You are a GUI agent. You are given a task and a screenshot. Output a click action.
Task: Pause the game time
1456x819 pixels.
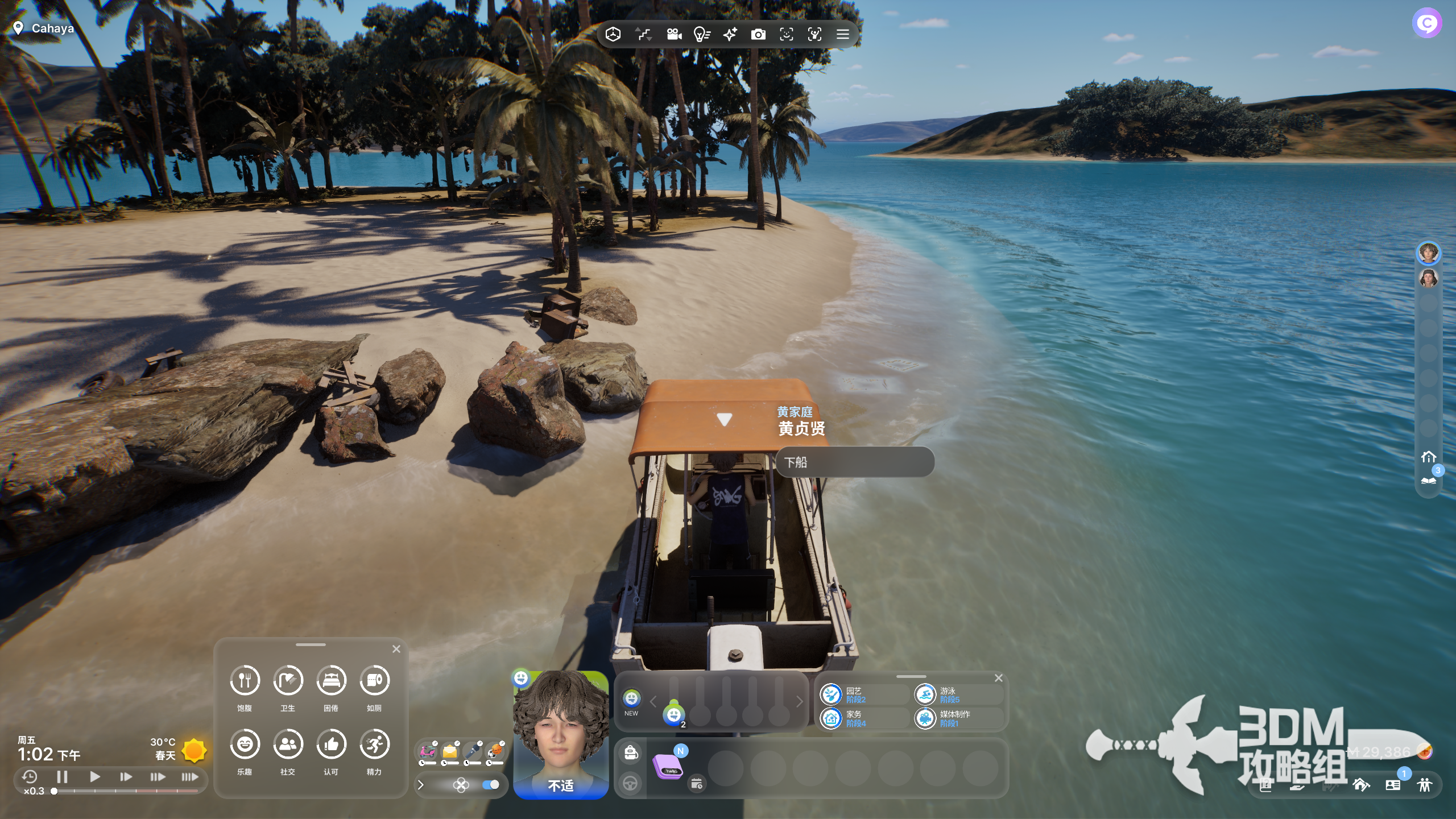point(63,776)
